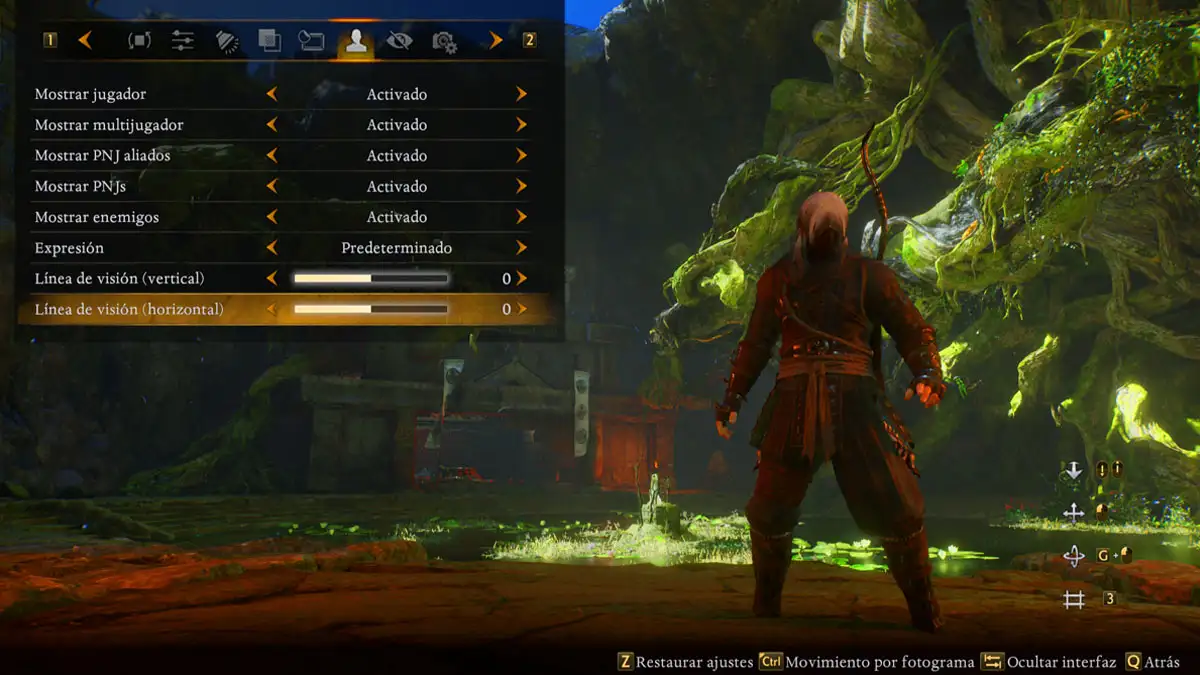Image resolution: width=1200 pixels, height=675 pixels.
Task: Click left arrow of Mostrar multijugador
Action: (272, 125)
